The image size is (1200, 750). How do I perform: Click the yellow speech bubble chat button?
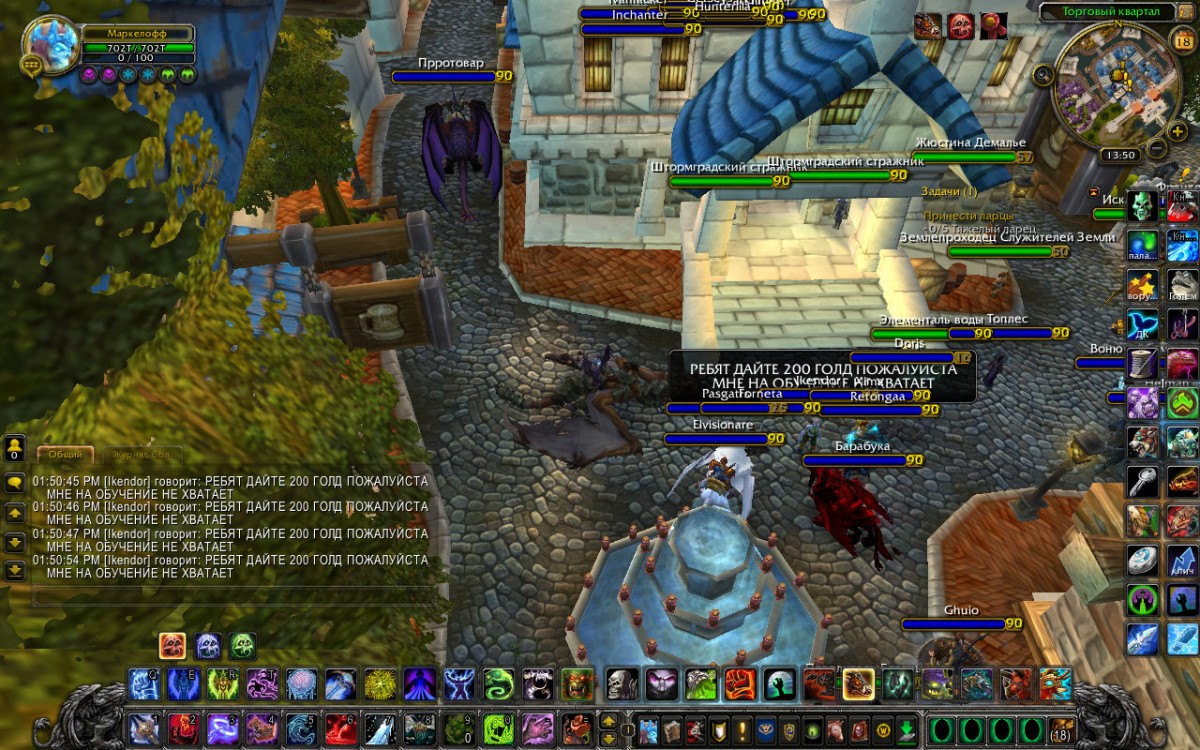[x=15, y=482]
